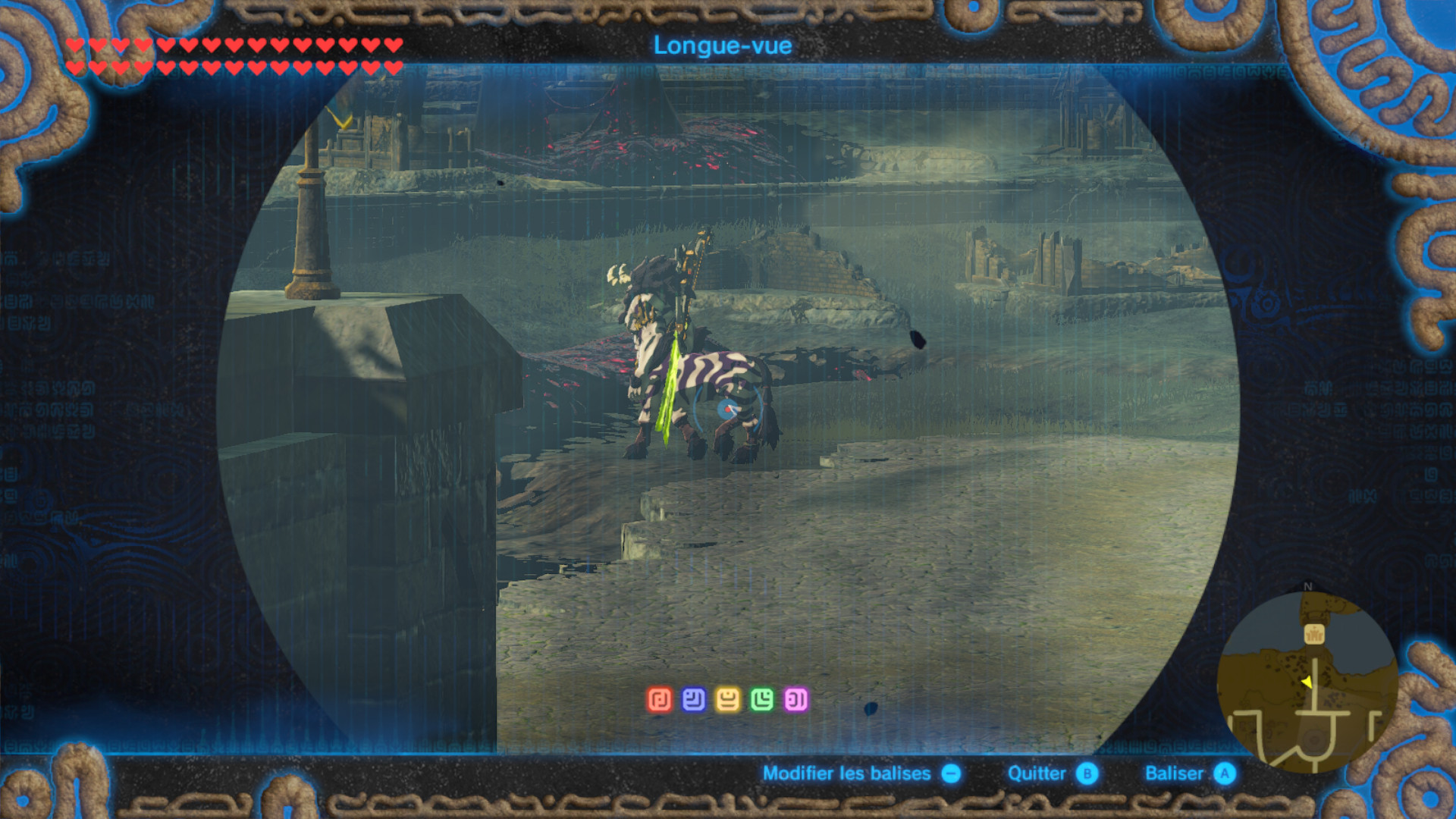Click the first heart in the health meter
Screen dimensions: 1456x819
click(75, 45)
